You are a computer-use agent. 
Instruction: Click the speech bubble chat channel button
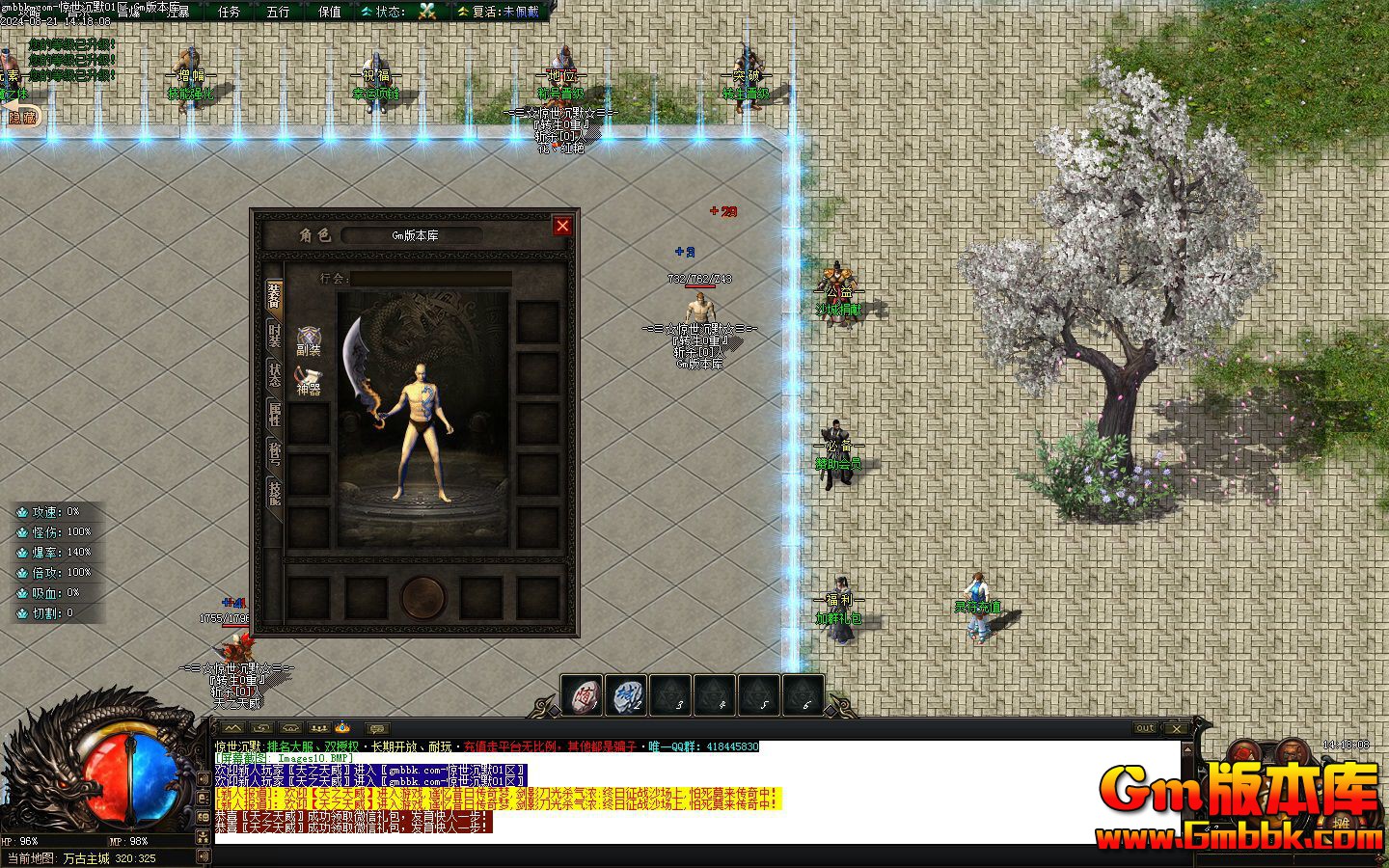click(x=377, y=728)
